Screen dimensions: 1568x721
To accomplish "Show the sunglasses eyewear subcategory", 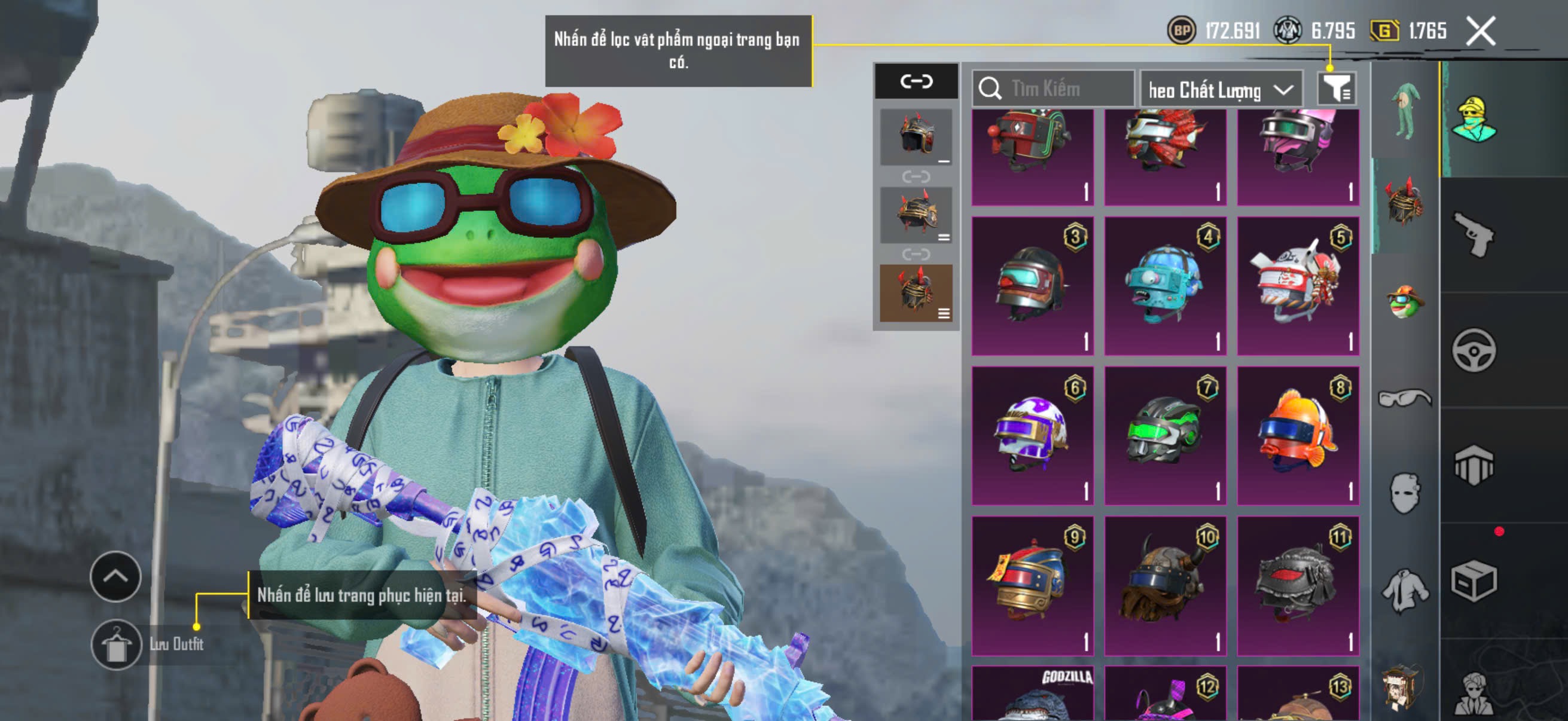I will [1404, 399].
